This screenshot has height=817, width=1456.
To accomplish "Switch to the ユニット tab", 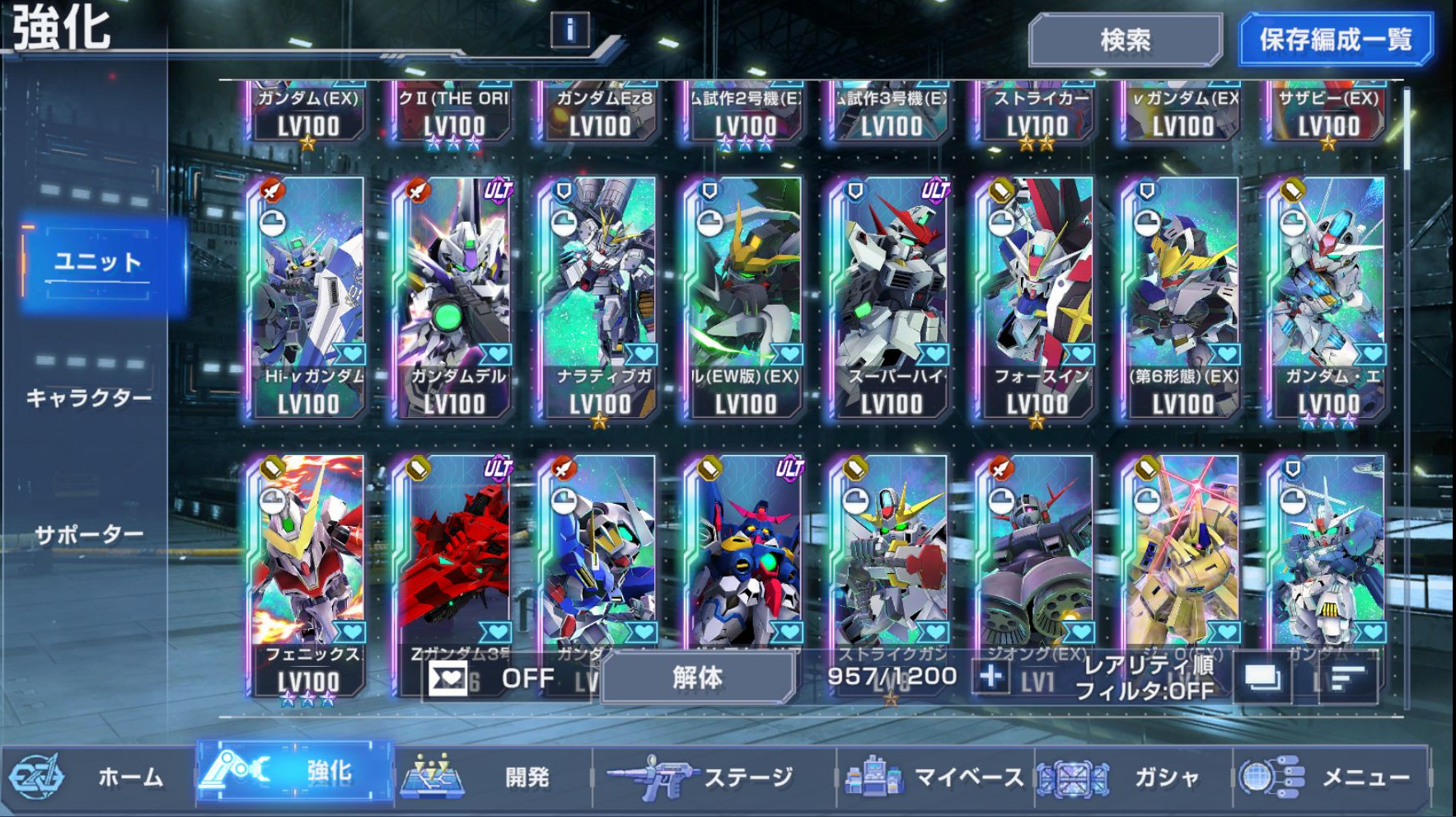I will pos(99,263).
